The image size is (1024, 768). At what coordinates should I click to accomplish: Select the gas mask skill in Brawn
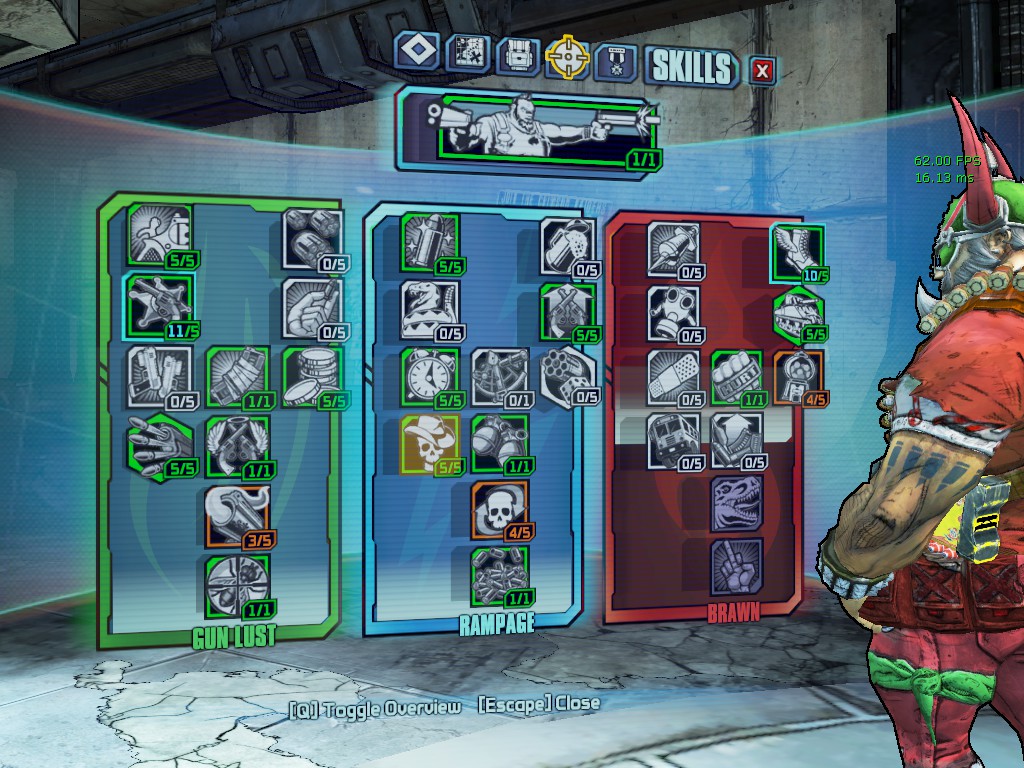[x=673, y=312]
